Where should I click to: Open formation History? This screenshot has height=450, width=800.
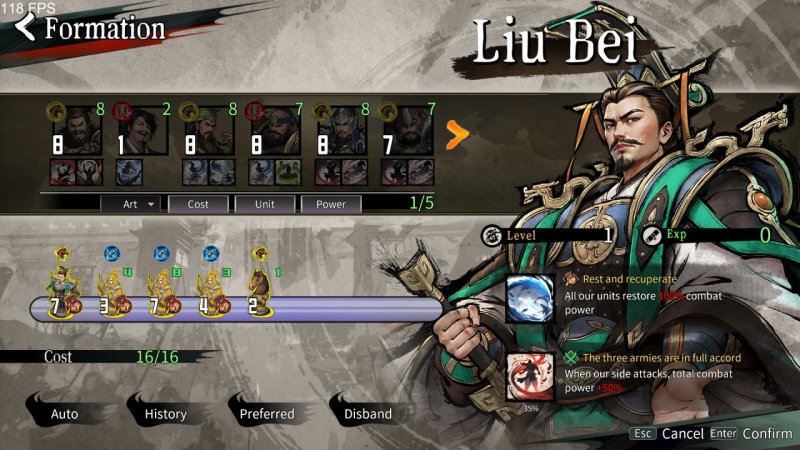(x=165, y=413)
